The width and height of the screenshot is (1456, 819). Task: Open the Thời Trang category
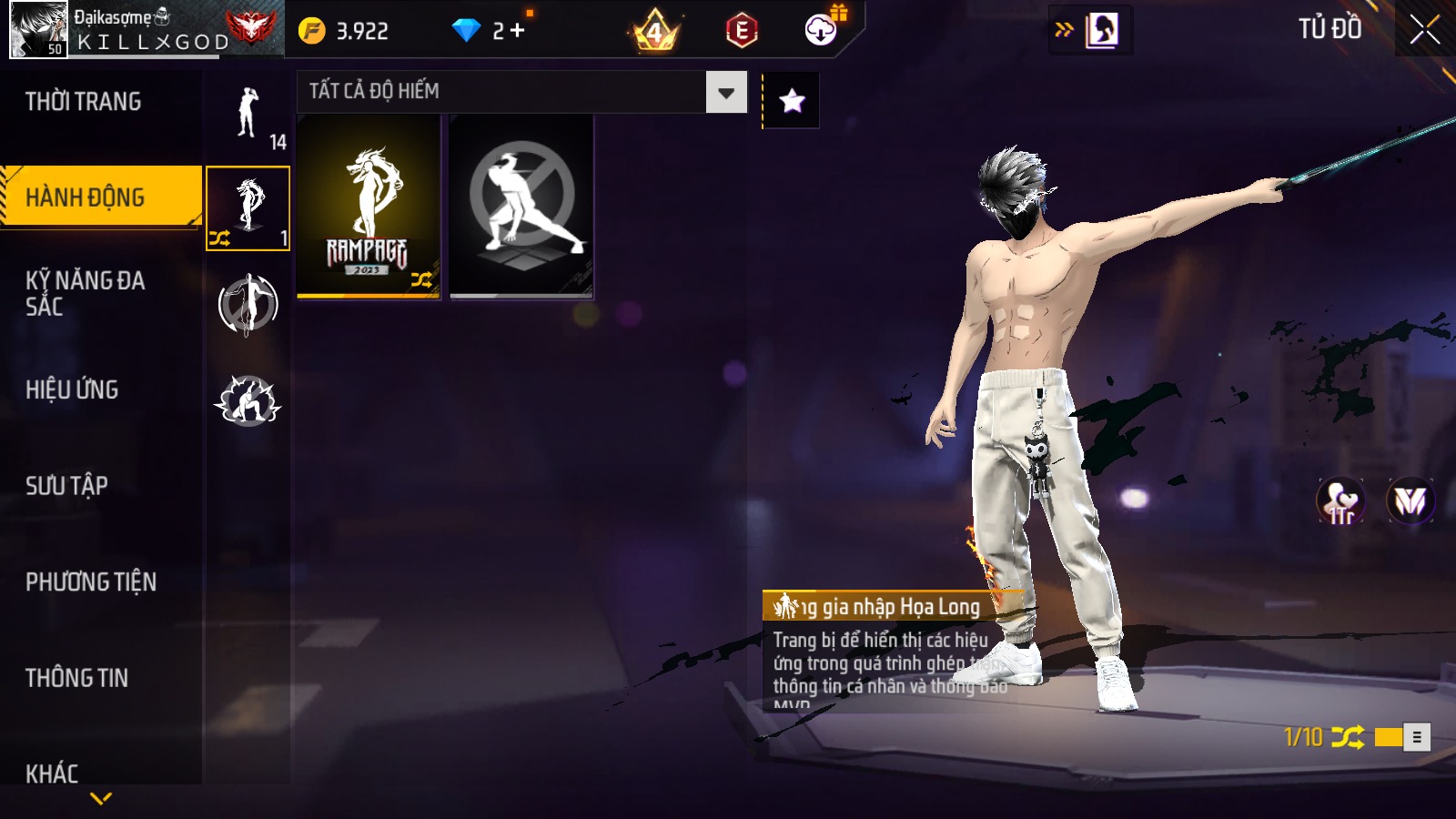pos(84,102)
